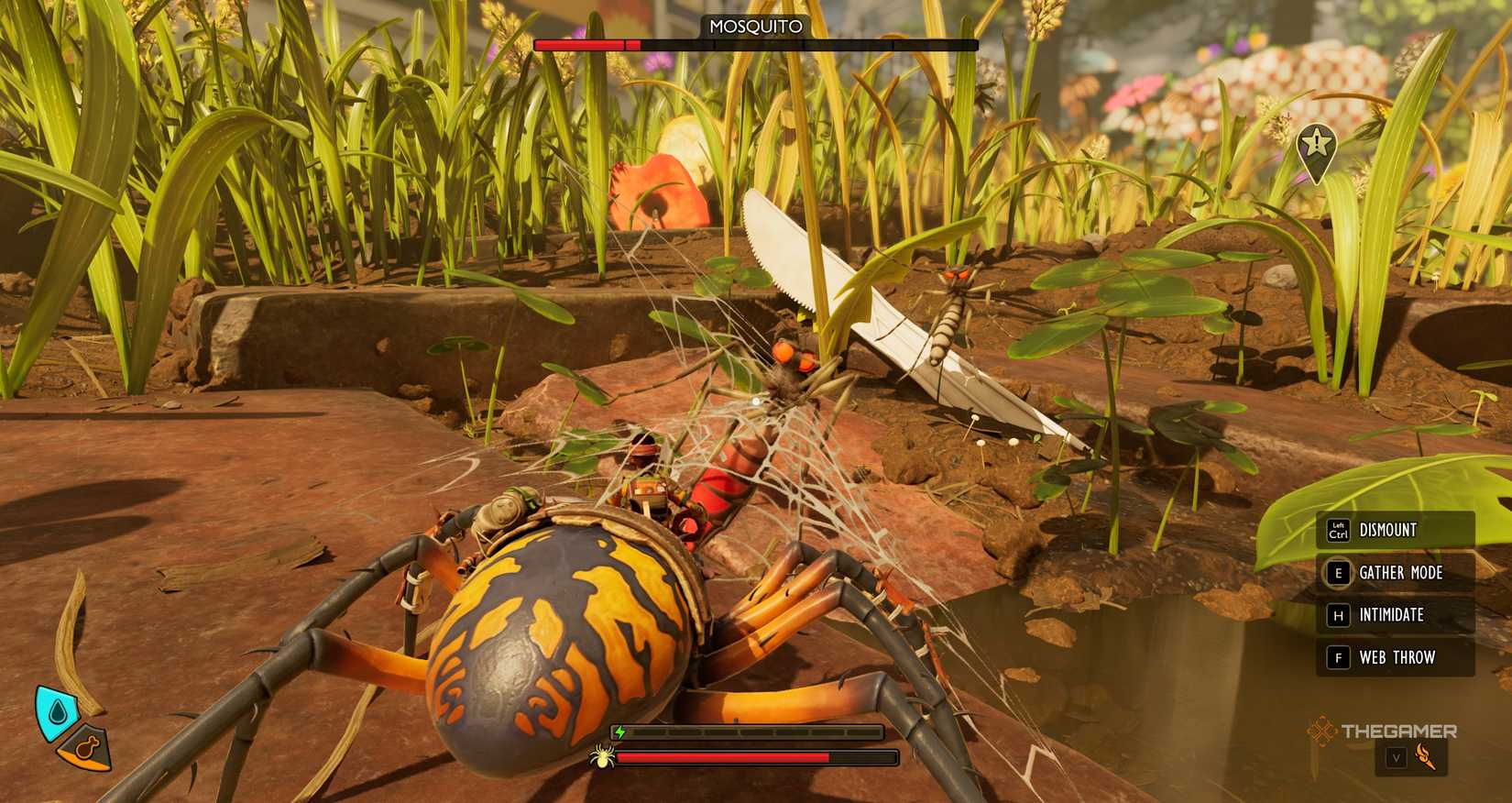Click the Intimidate button row
The height and width of the screenshot is (803, 1512).
[x=1389, y=615]
